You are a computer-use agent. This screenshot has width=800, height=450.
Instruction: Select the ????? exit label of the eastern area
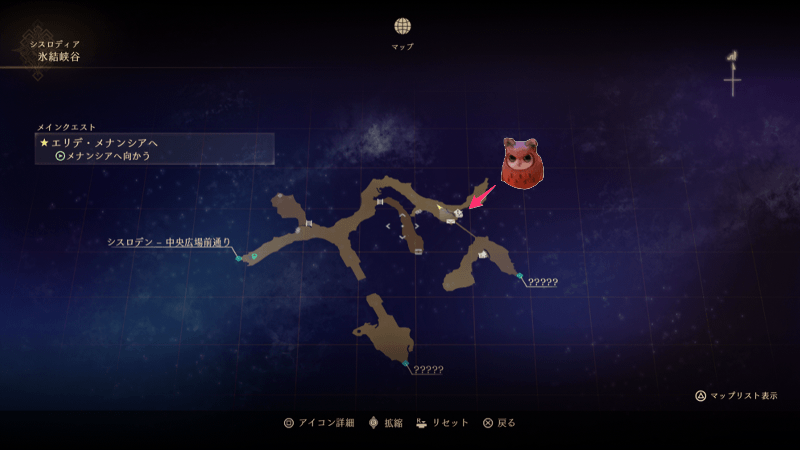coord(542,282)
